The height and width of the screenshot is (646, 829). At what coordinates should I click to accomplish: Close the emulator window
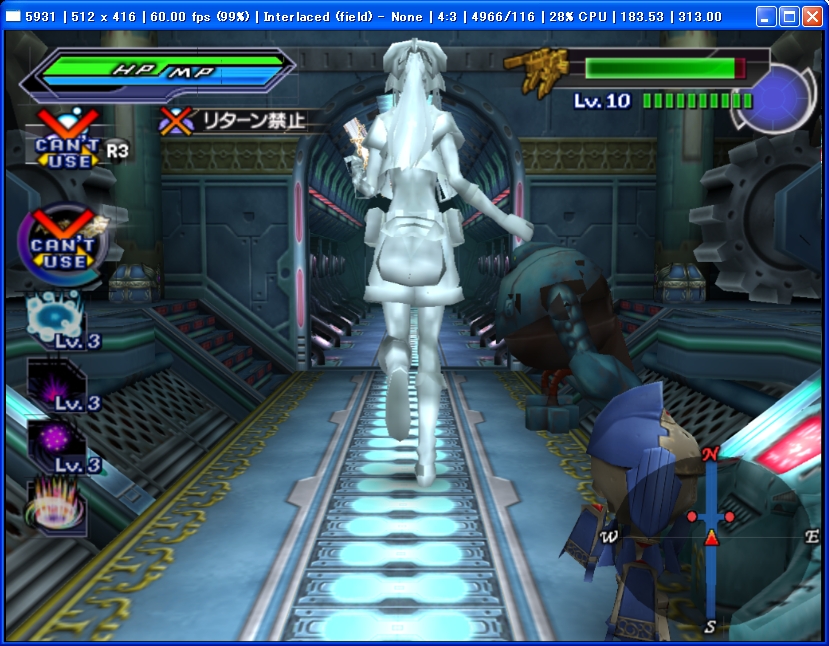(x=811, y=16)
